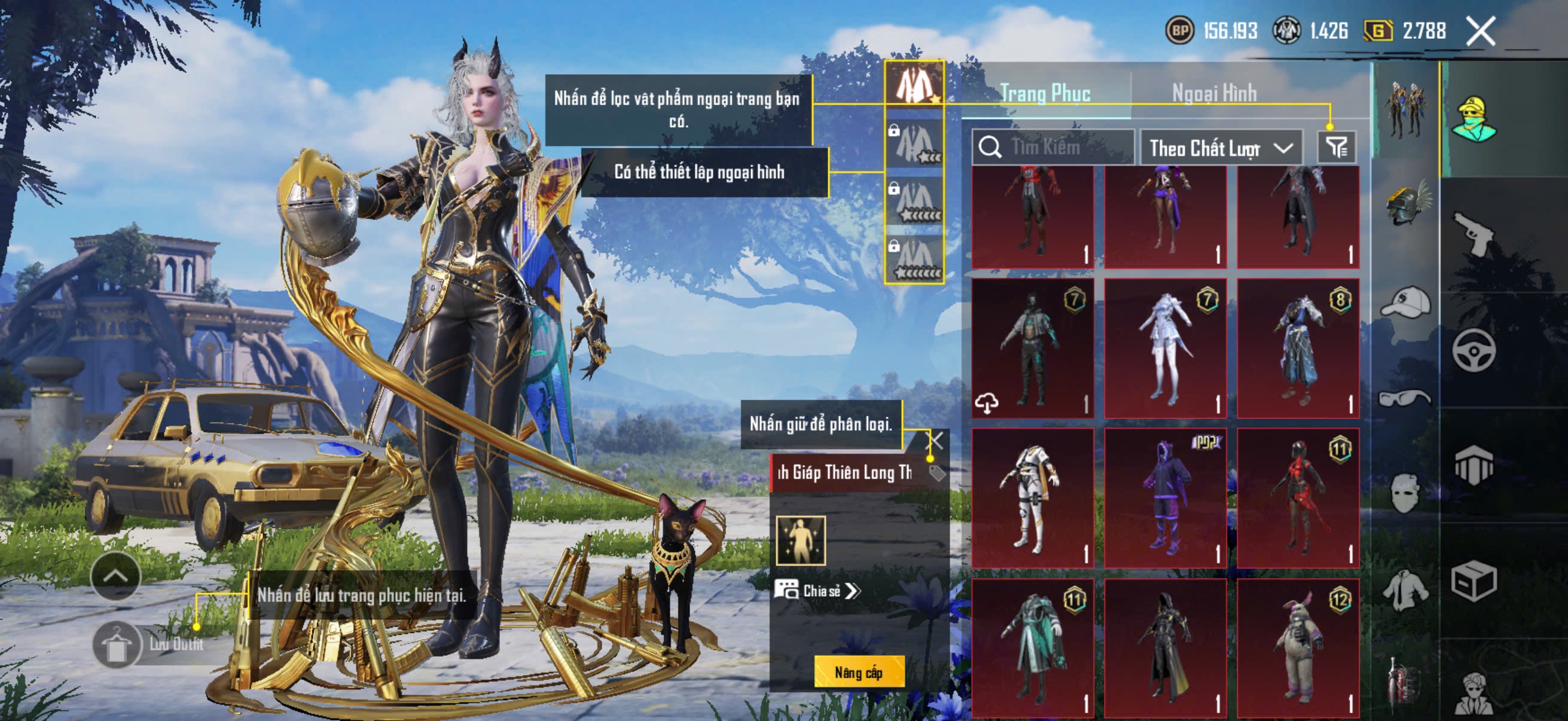Select the bunny costume outfit

click(1298, 649)
